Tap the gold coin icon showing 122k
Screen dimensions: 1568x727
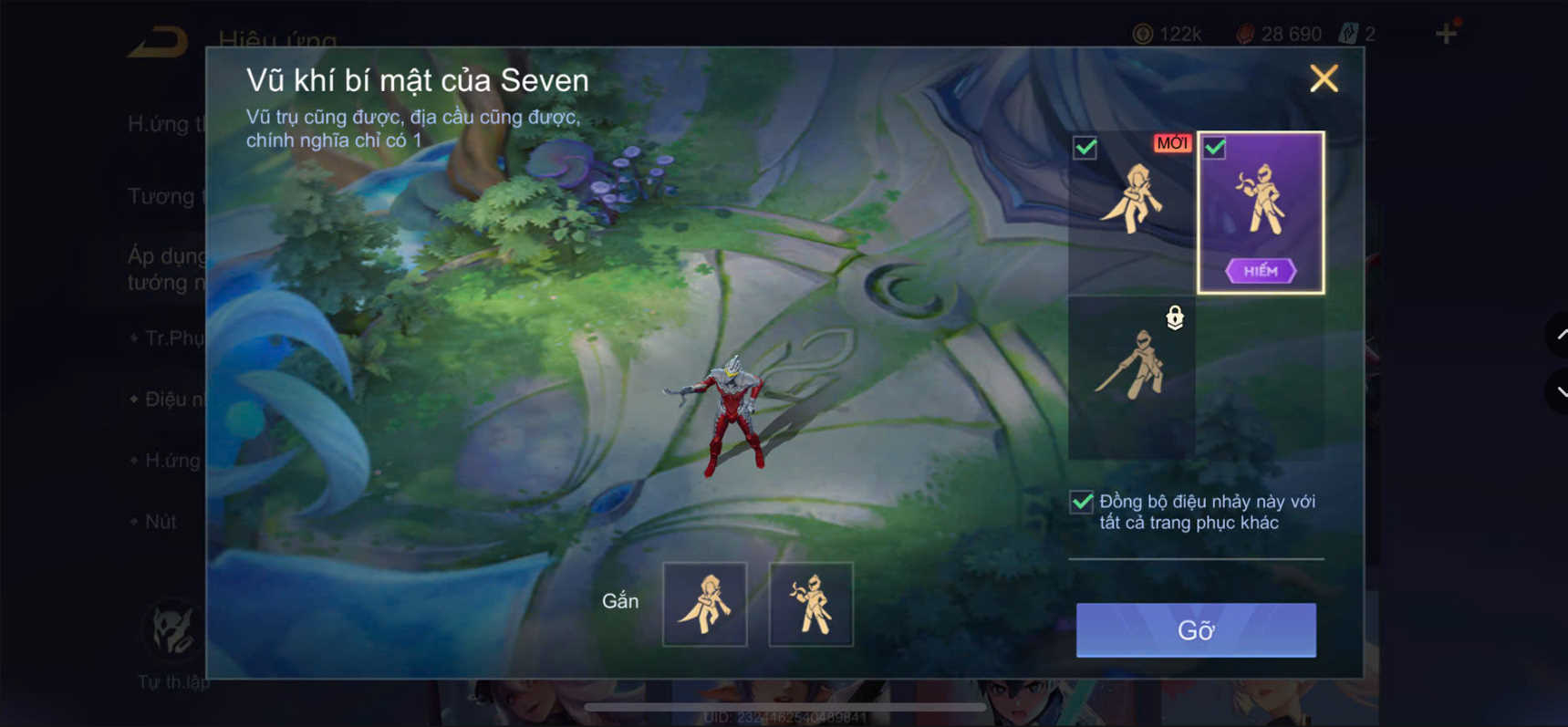pos(1145,33)
